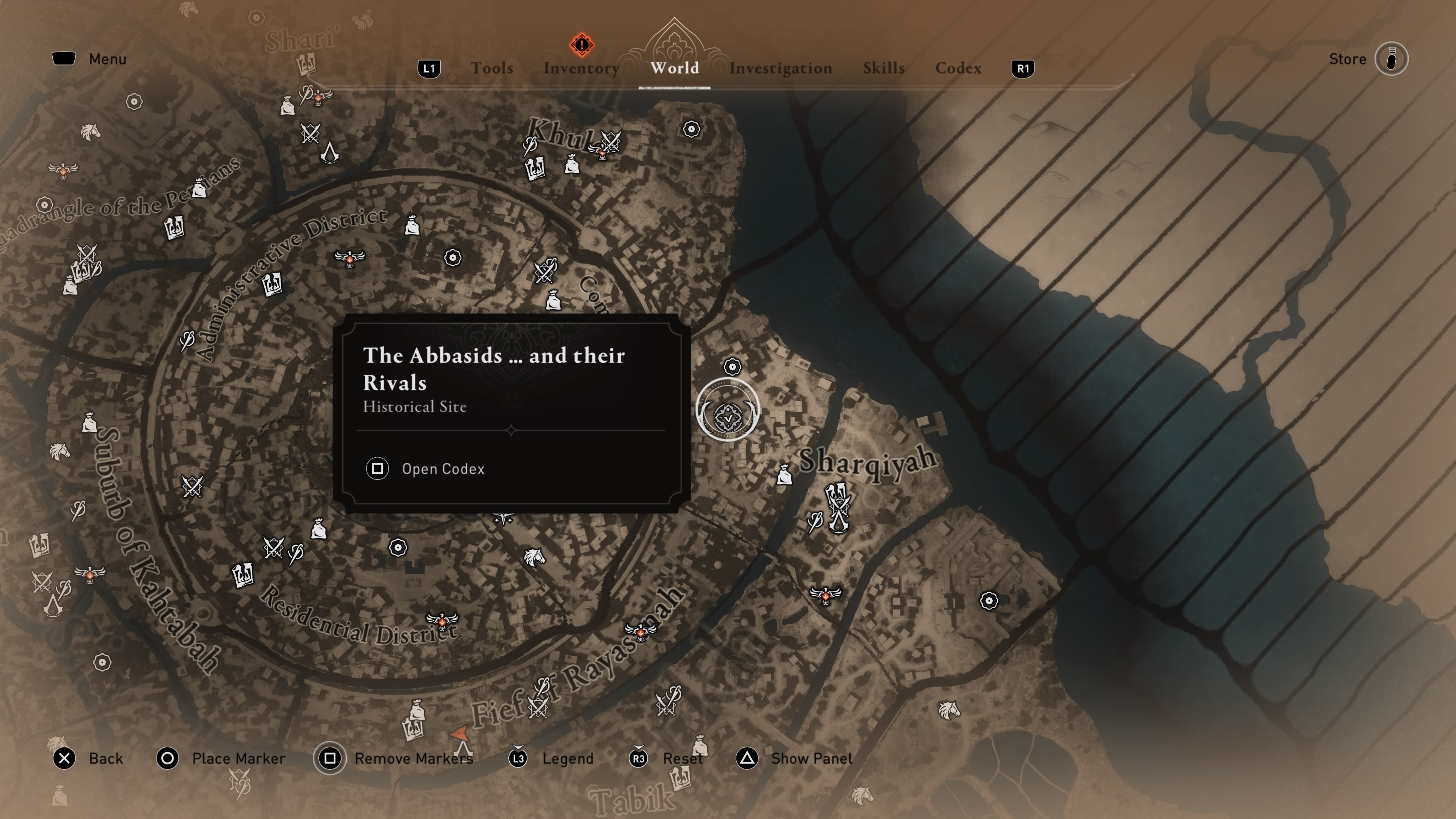Select the eagle viewpoint in Administrative District
This screenshot has width=1456, height=819.
[350, 258]
